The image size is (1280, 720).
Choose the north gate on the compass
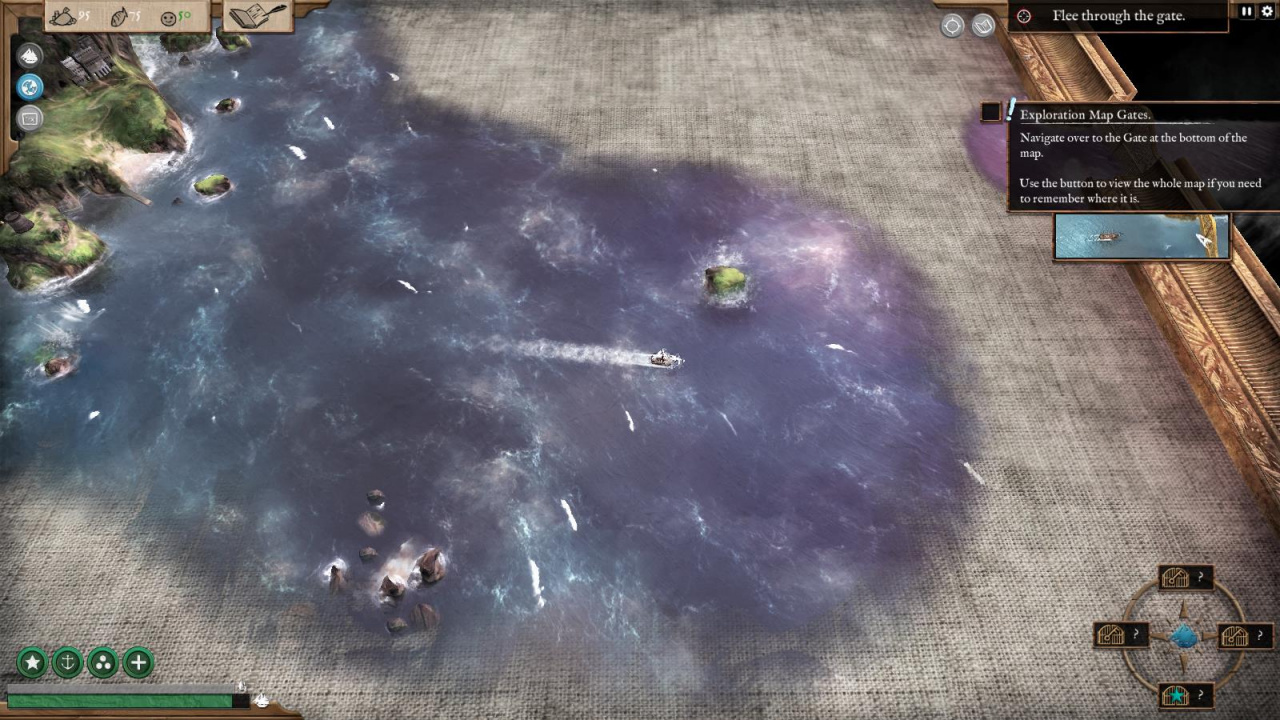pos(1177,578)
